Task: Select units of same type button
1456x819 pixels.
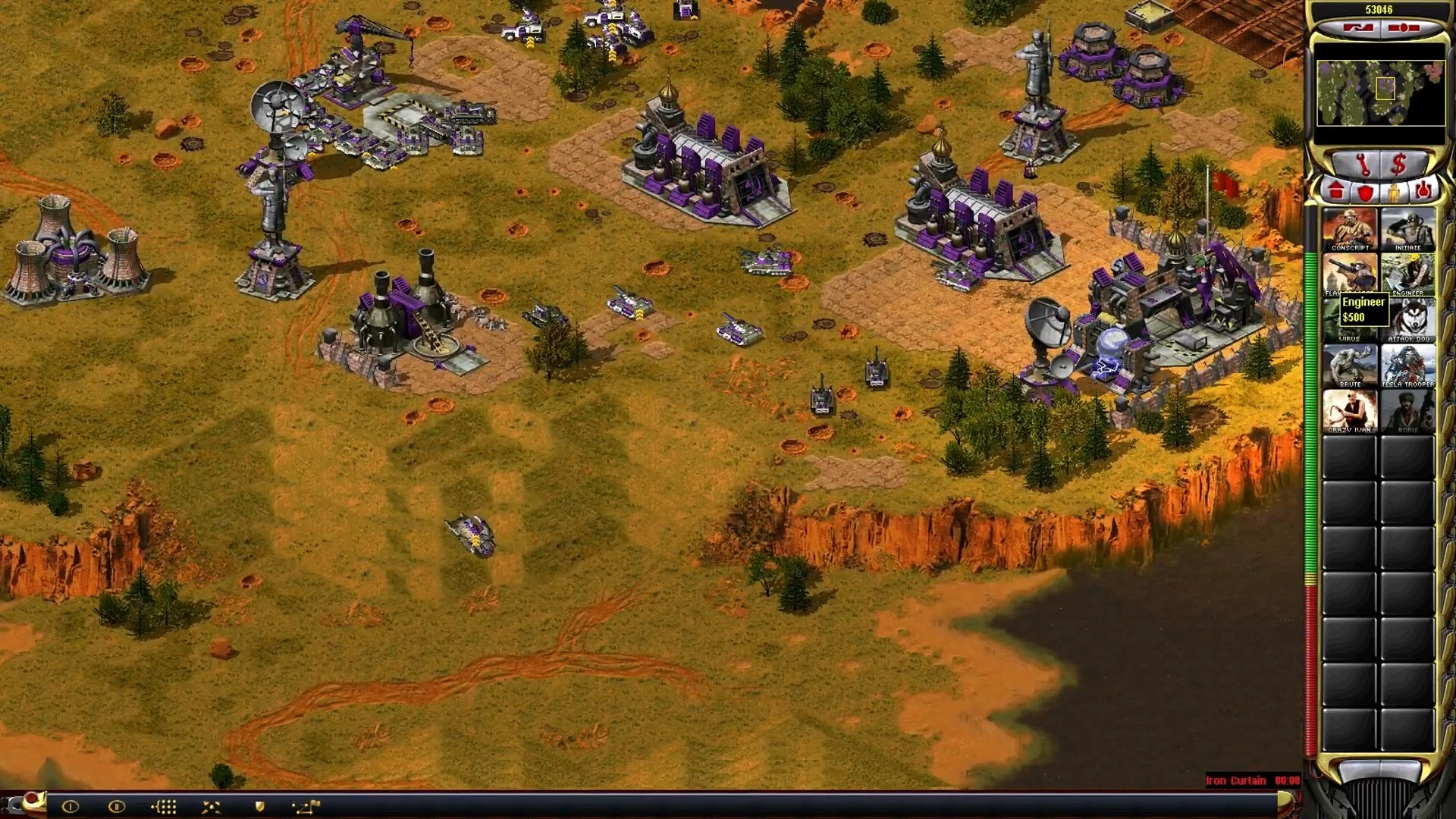Action: coord(165,806)
